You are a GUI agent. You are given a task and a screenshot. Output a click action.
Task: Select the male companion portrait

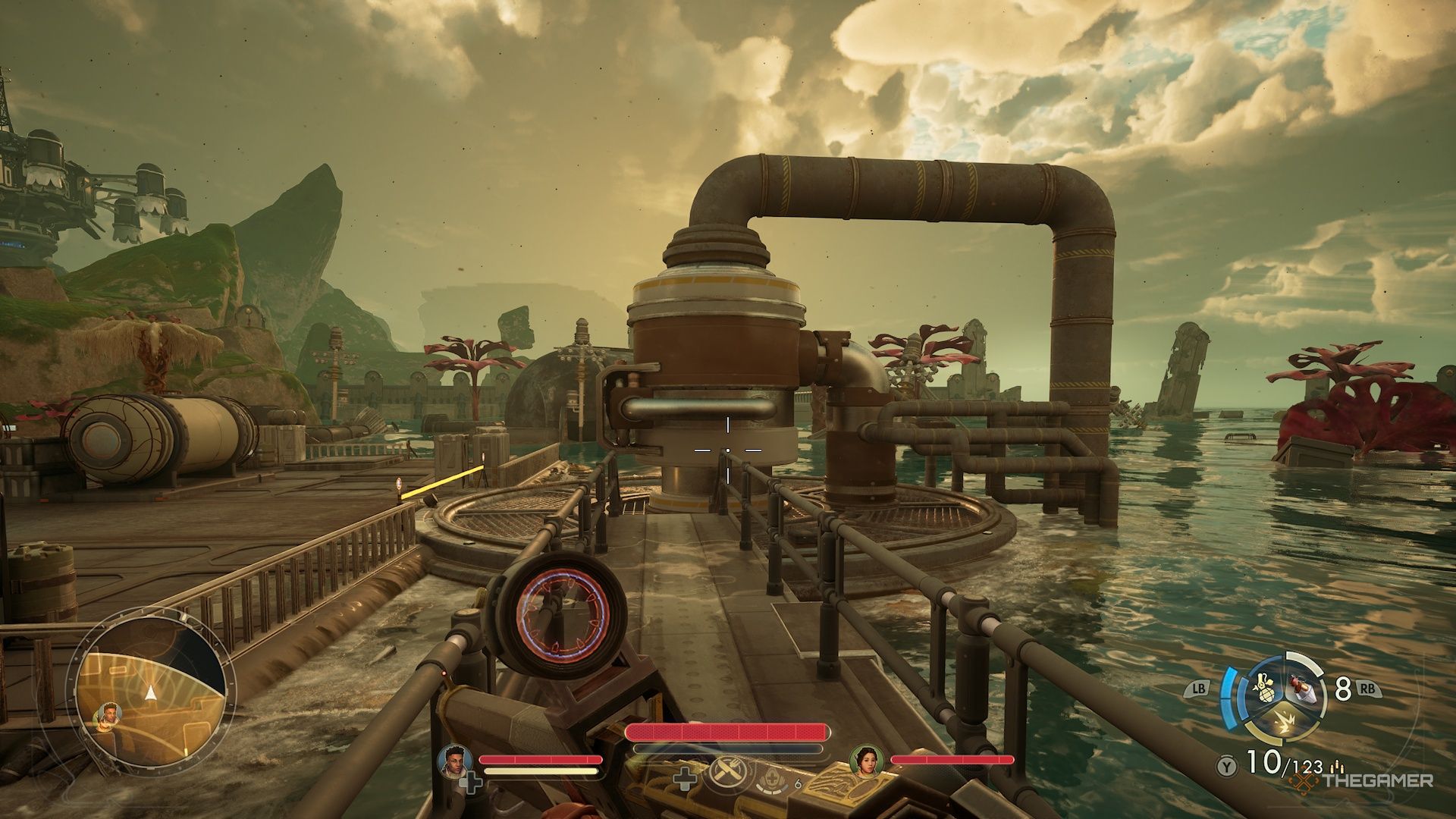click(455, 760)
